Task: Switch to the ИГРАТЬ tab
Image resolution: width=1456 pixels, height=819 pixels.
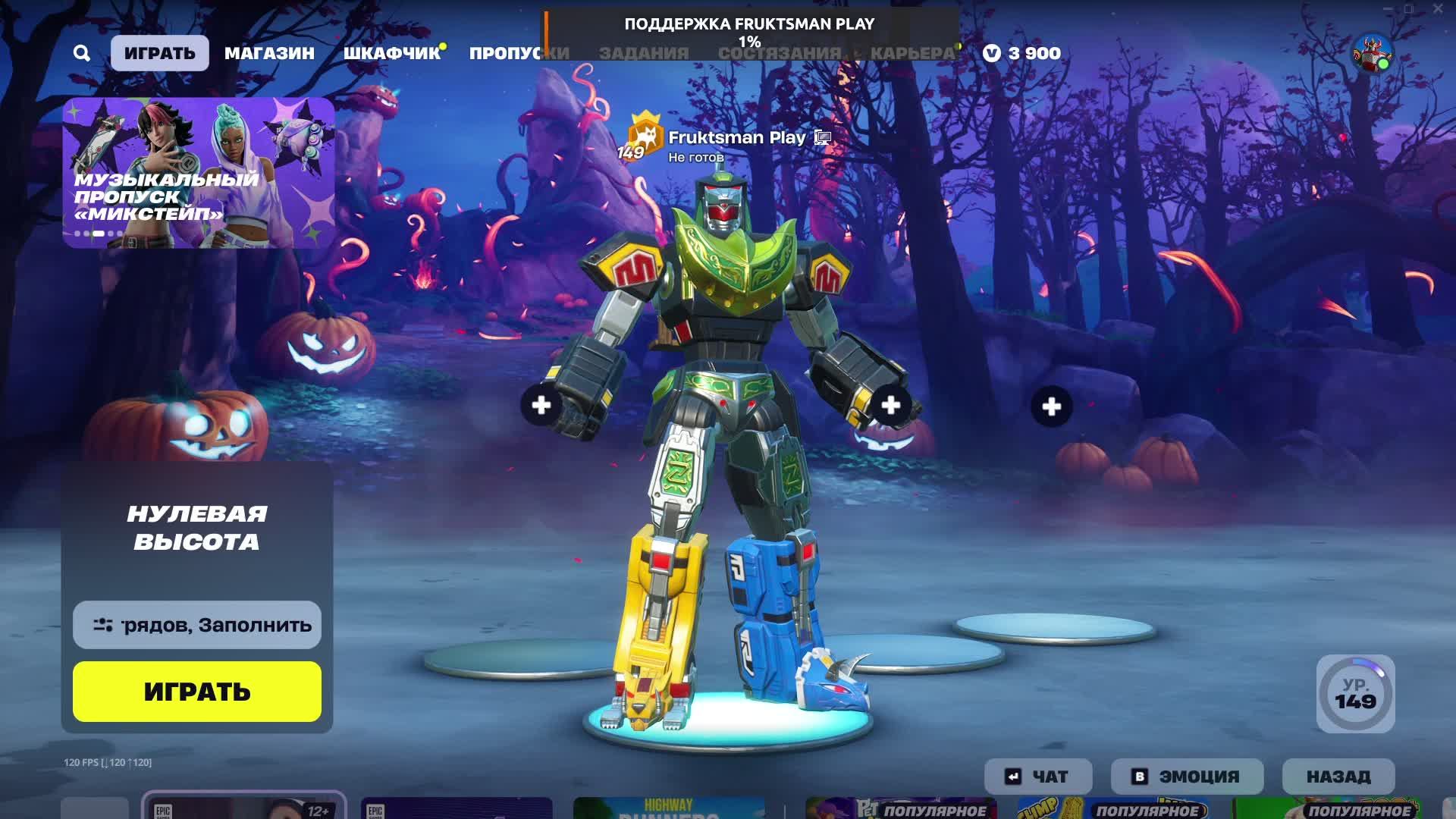Action: tap(159, 53)
